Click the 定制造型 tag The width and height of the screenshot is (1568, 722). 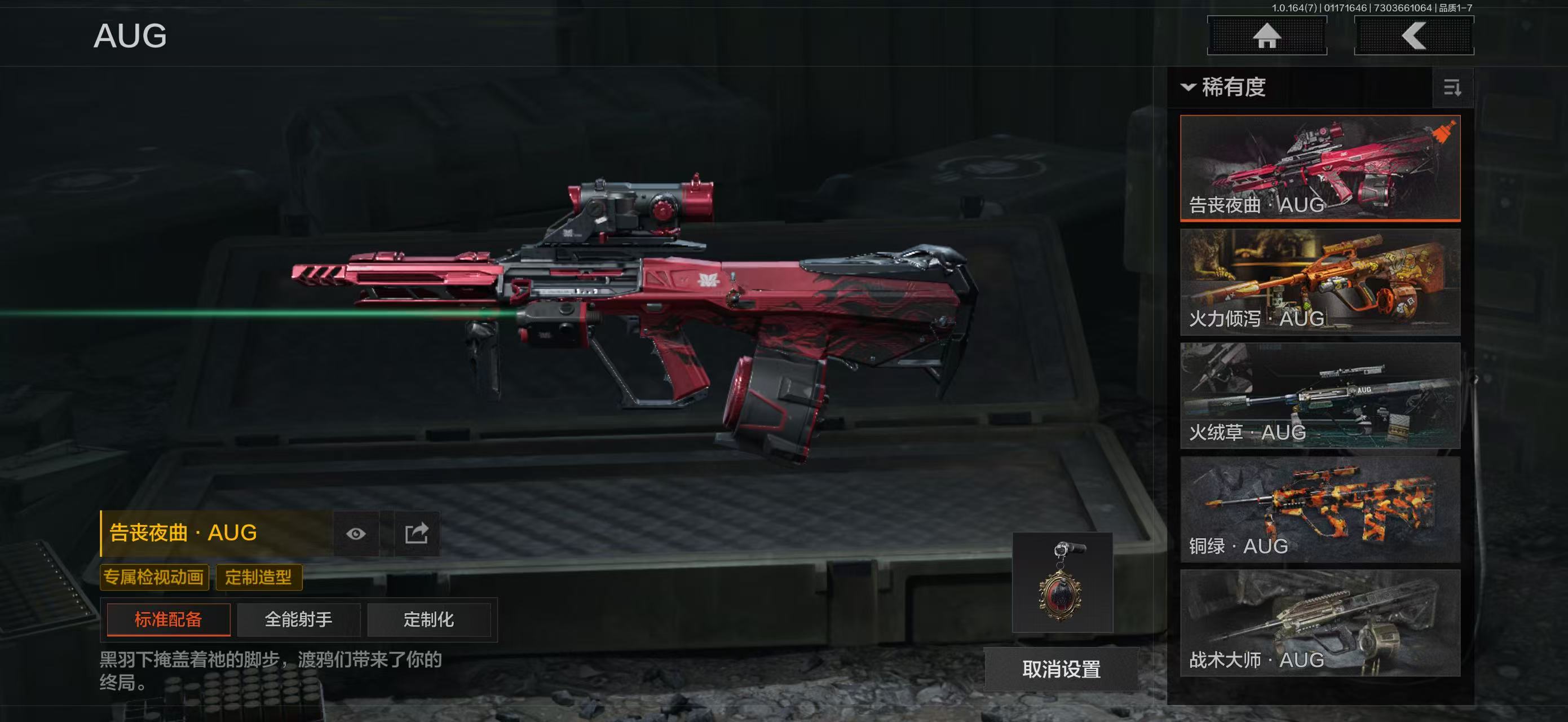point(259,577)
